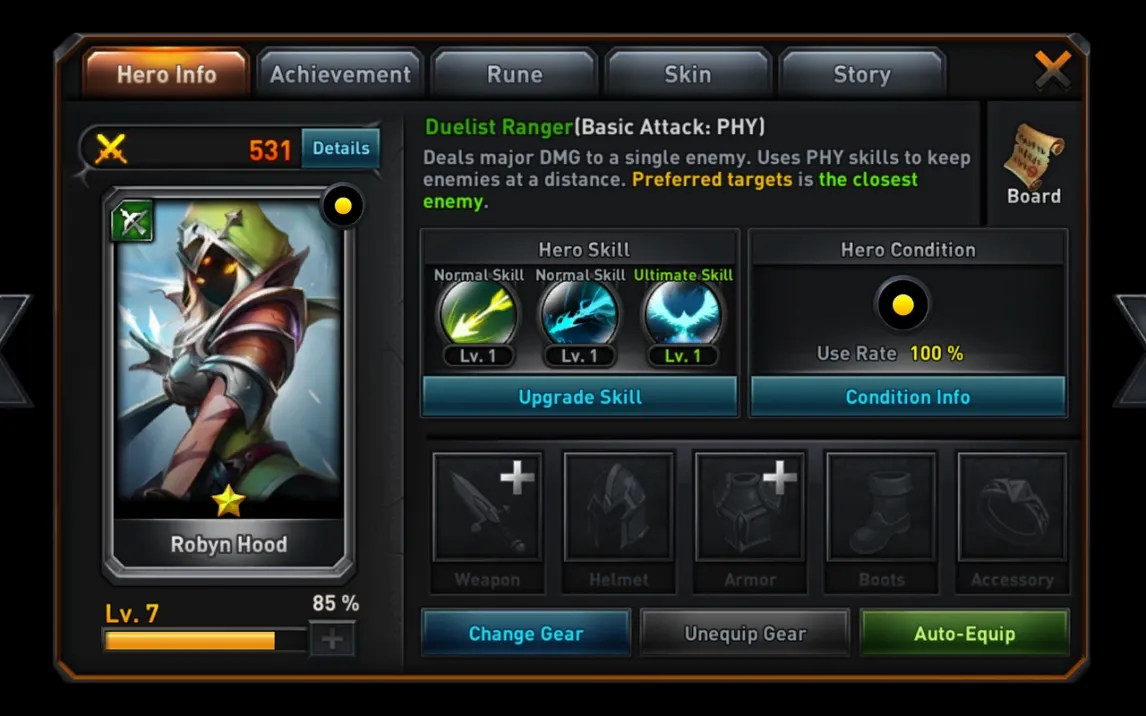
Task: Close the hero window with the X
Action: pos(1052,69)
